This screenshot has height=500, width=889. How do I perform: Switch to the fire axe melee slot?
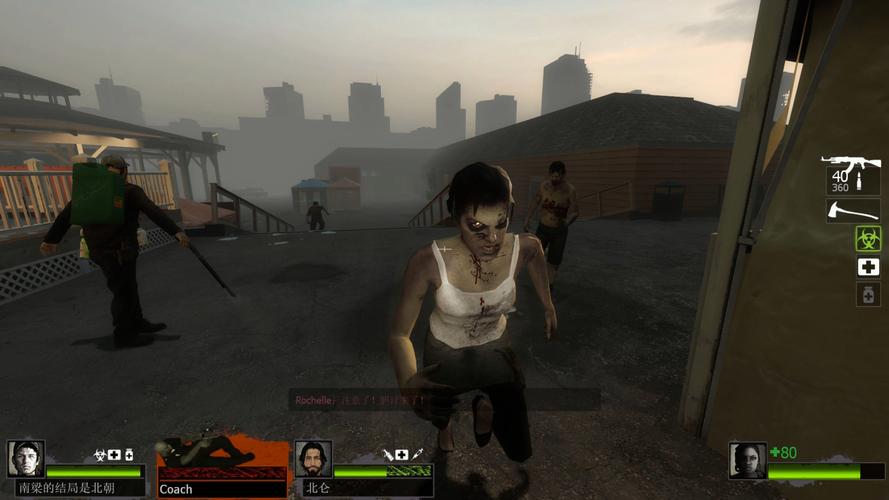pos(852,210)
